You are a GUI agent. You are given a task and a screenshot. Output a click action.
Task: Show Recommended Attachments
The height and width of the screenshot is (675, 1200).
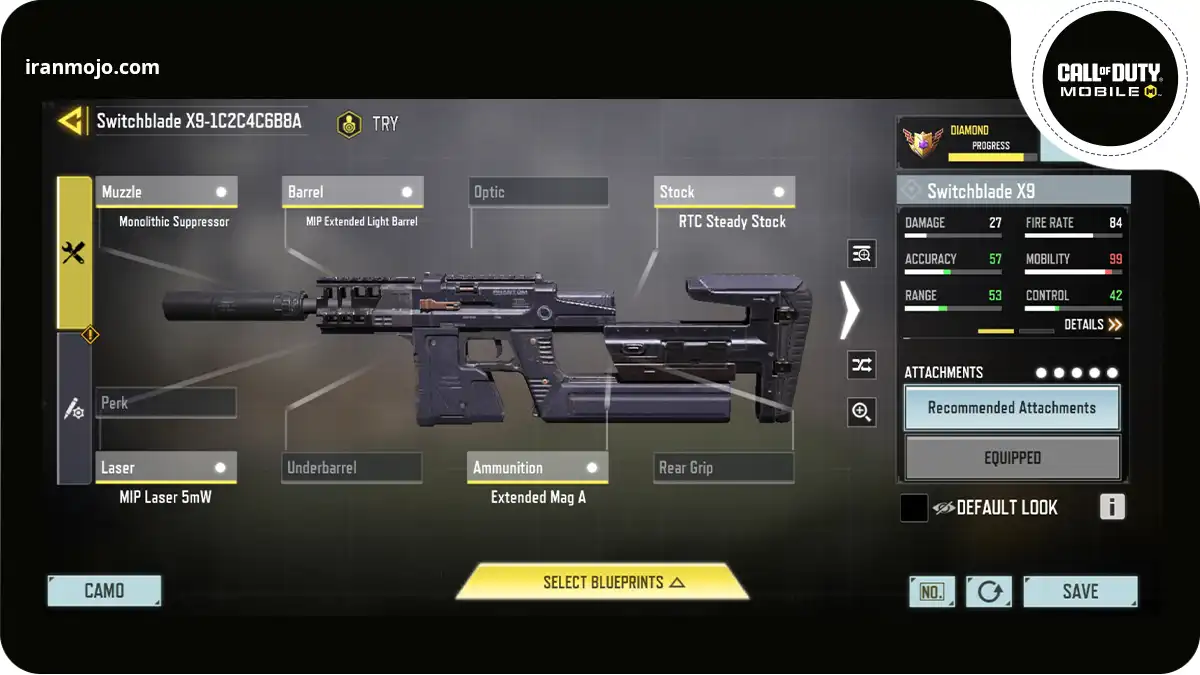(x=1012, y=408)
